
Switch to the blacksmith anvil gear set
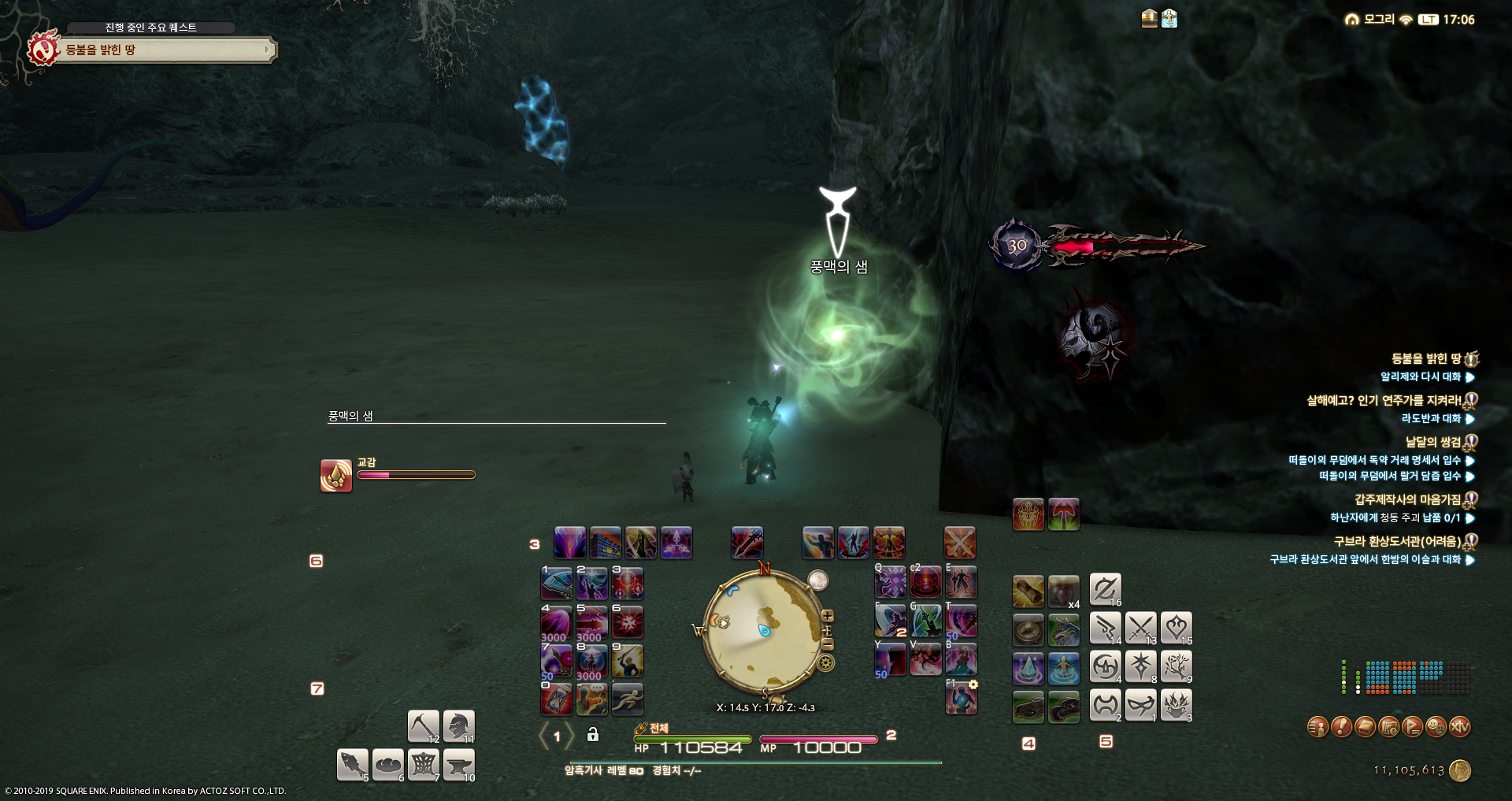pos(458,764)
